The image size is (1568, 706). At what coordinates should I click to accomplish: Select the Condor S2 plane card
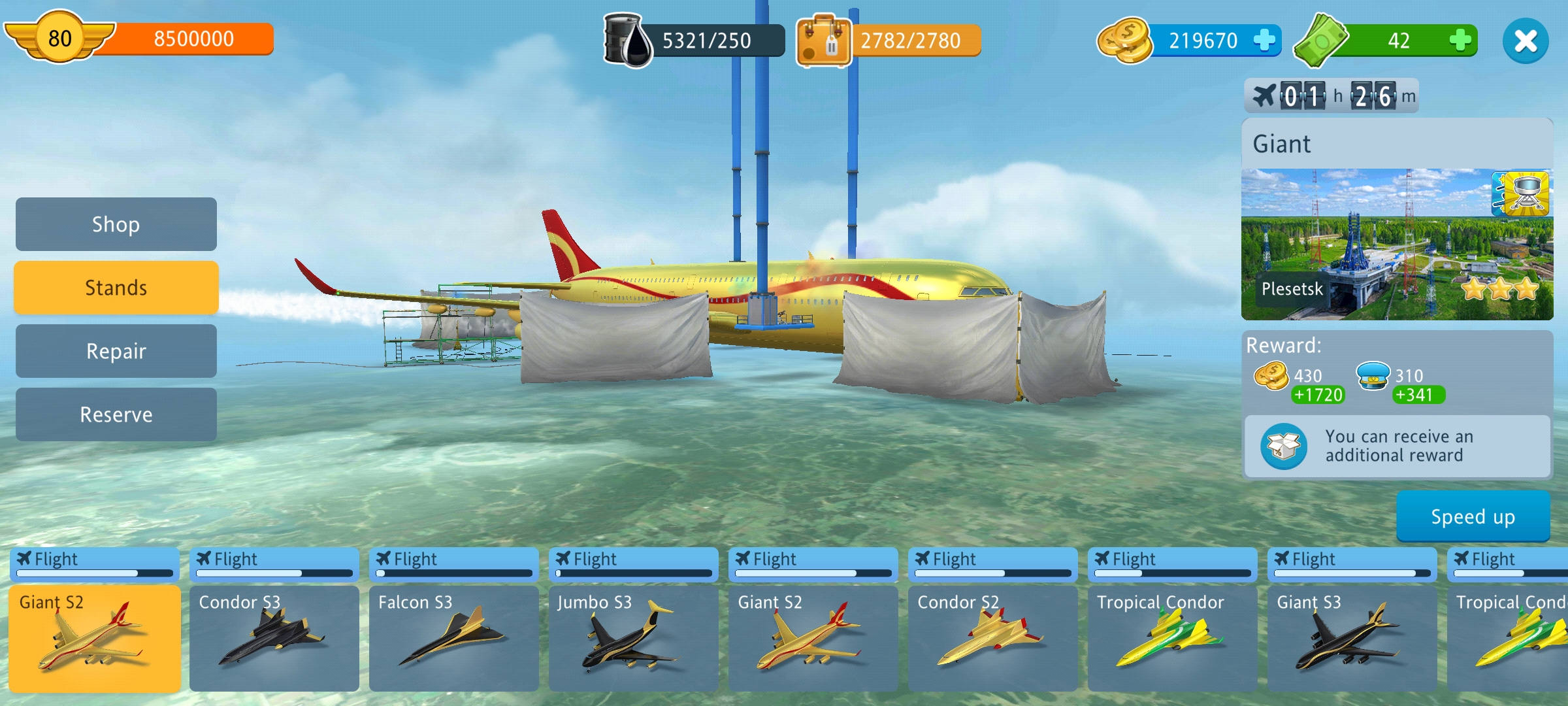point(993,637)
